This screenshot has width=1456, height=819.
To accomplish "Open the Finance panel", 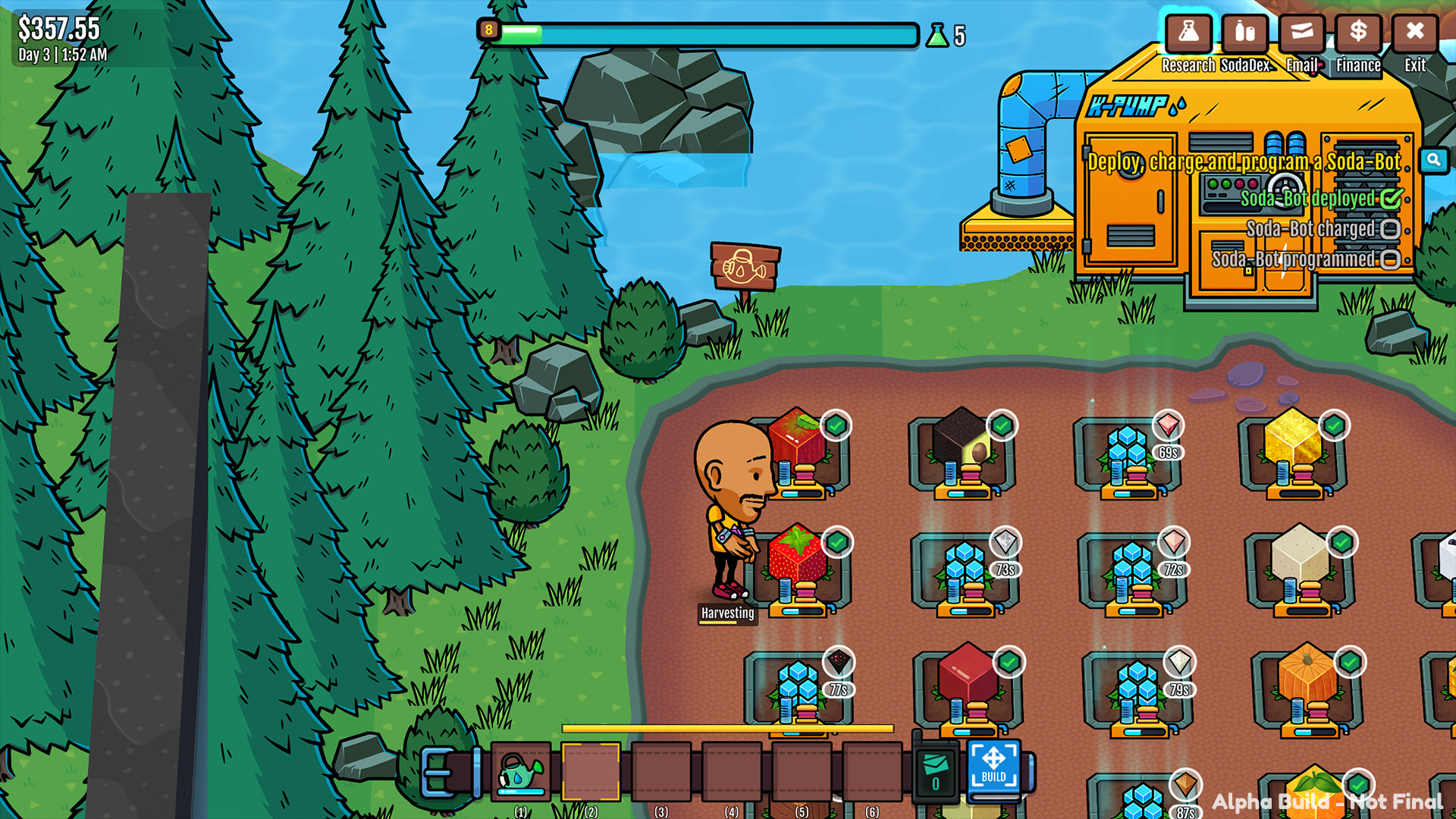I will (x=1357, y=33).
